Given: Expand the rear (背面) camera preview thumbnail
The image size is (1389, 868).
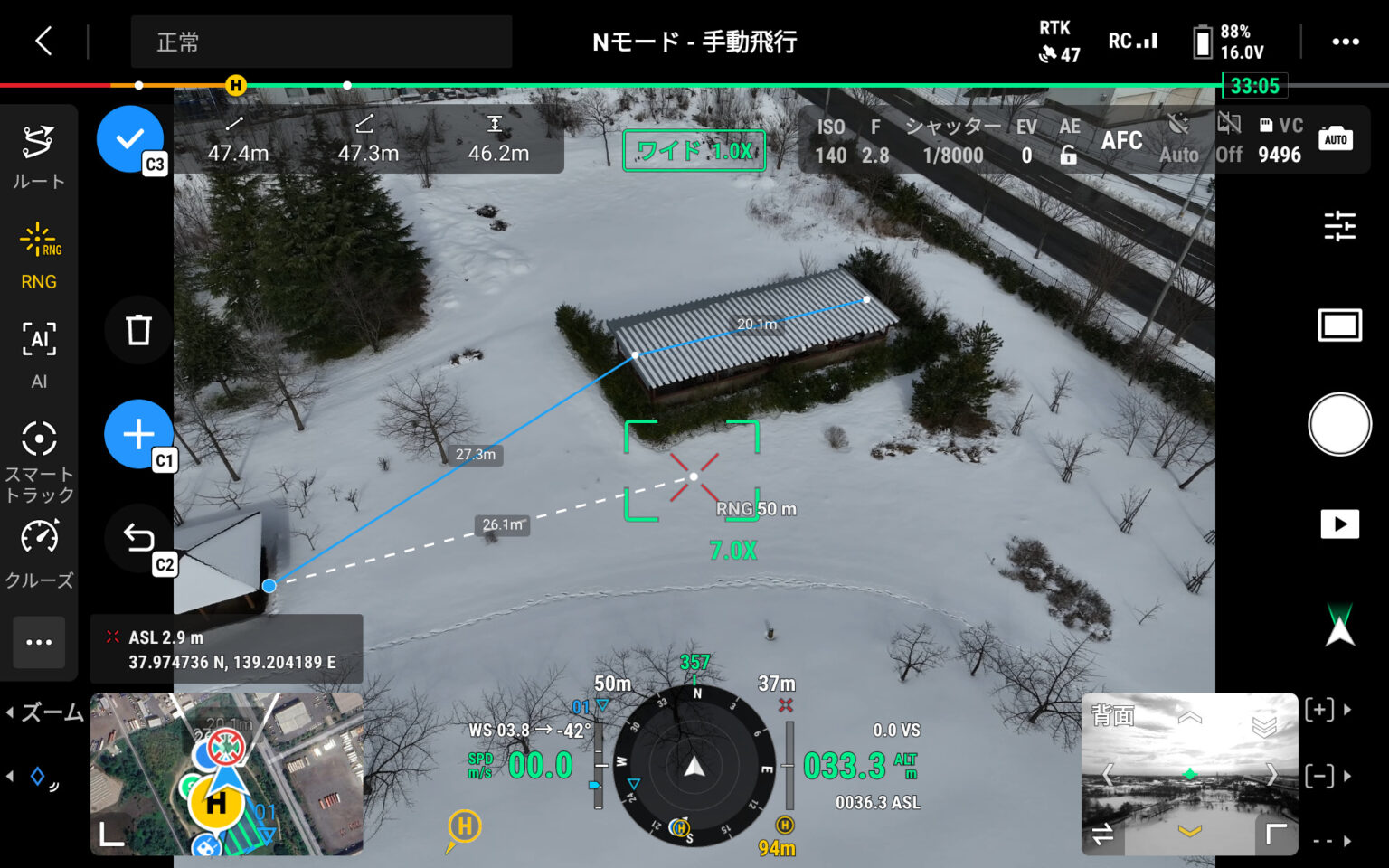Looking at the screenshot, I should point(1276,835).
